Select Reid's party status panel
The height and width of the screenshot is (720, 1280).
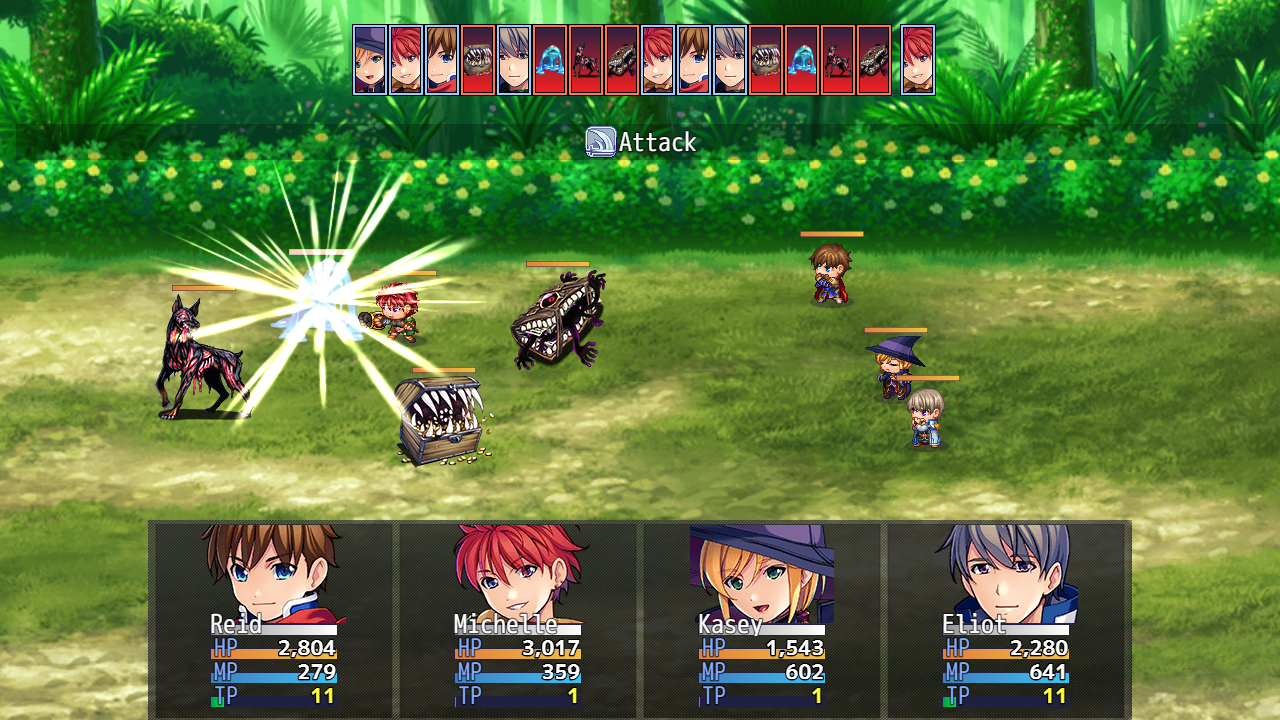click(273, 618)
